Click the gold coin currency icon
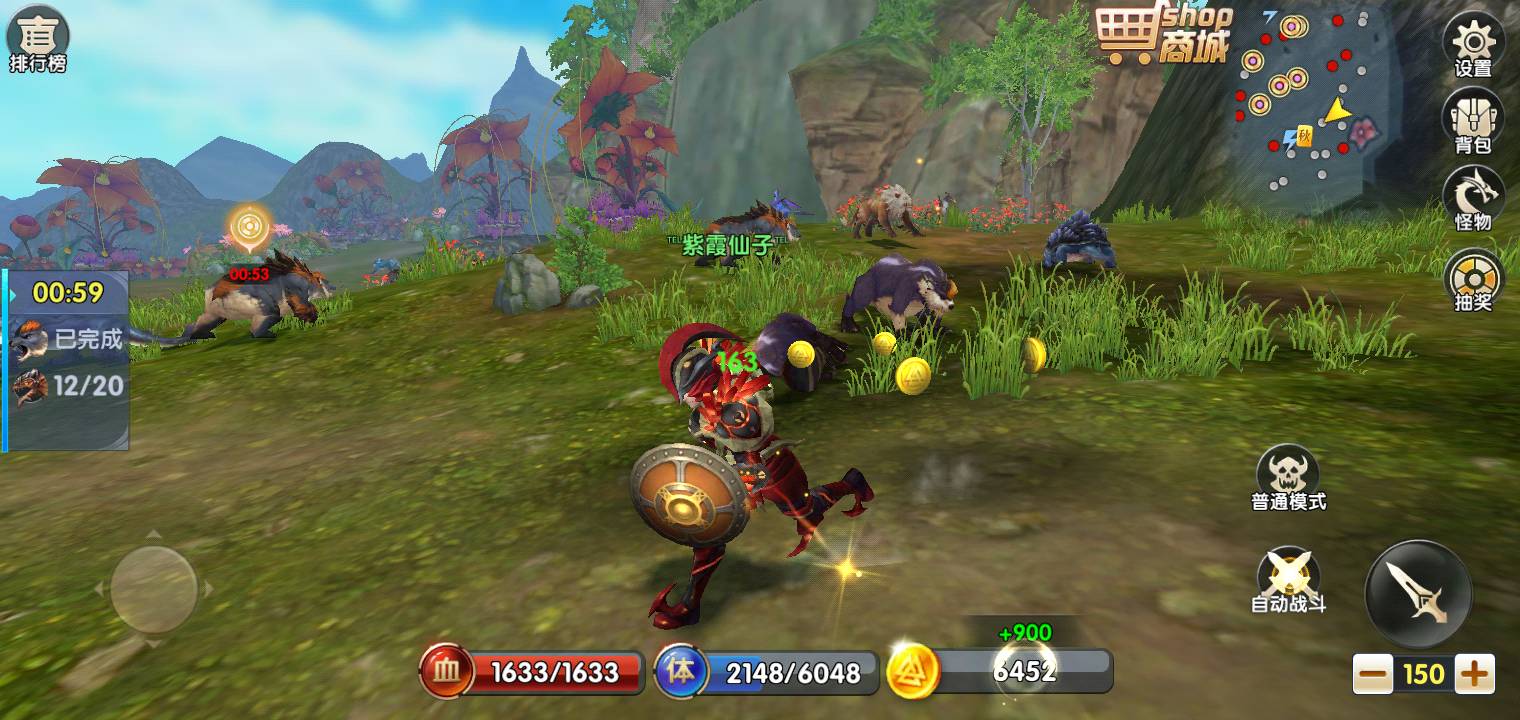 click(912, 671)
